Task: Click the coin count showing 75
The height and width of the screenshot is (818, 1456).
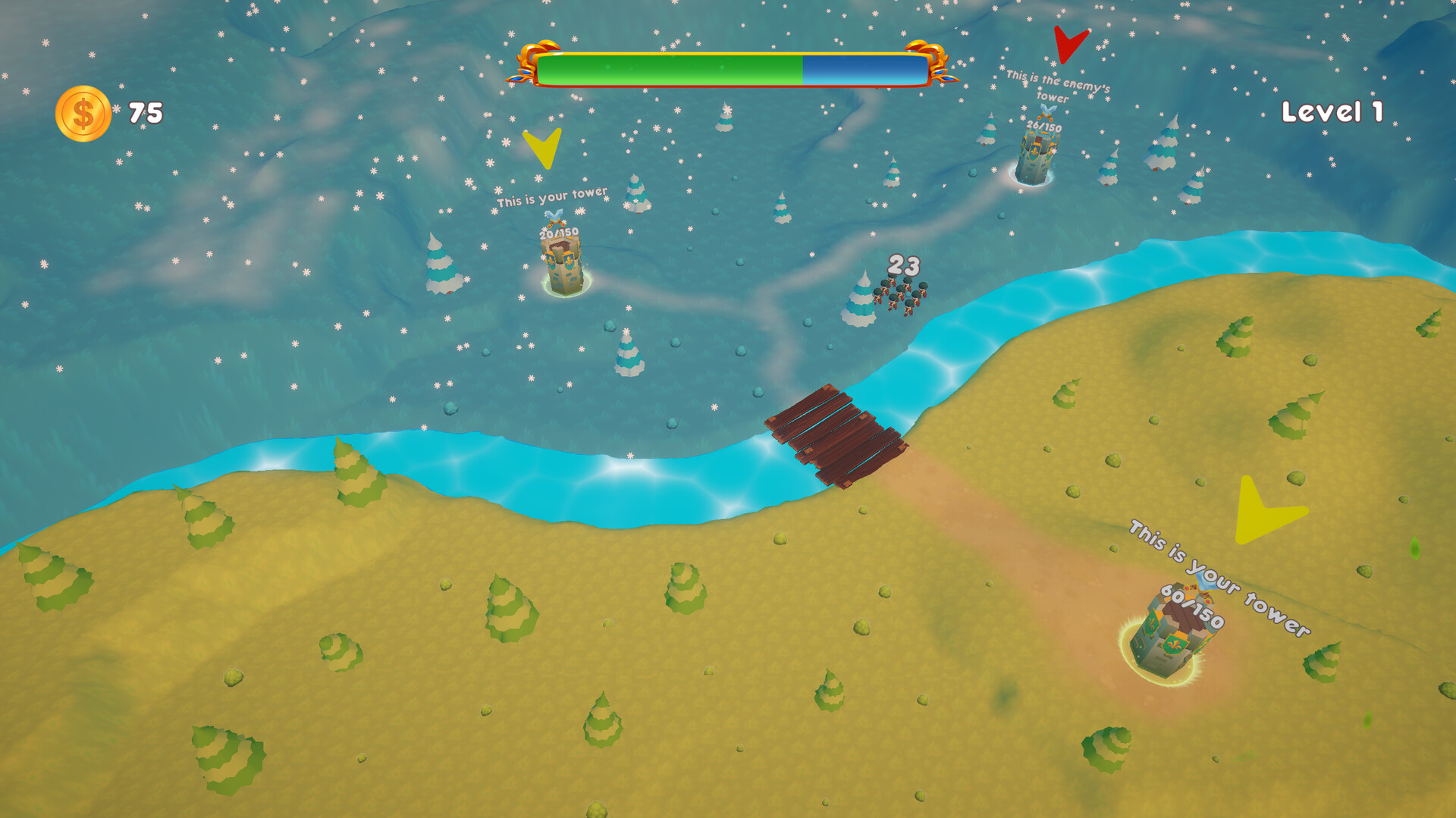Action: (145, 112)
